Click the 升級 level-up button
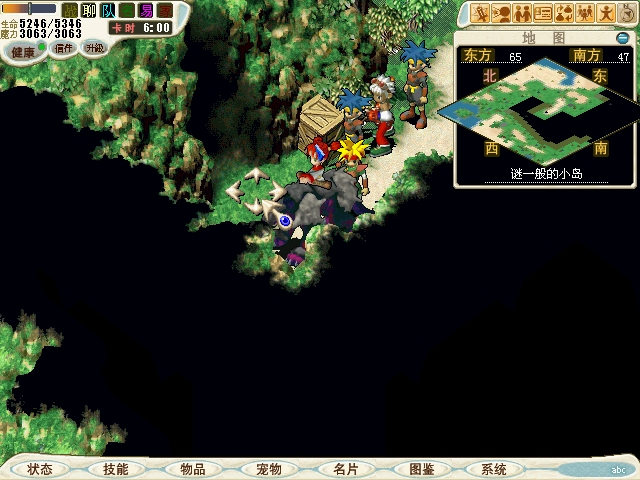640x480 pixels. click(94, 48)
